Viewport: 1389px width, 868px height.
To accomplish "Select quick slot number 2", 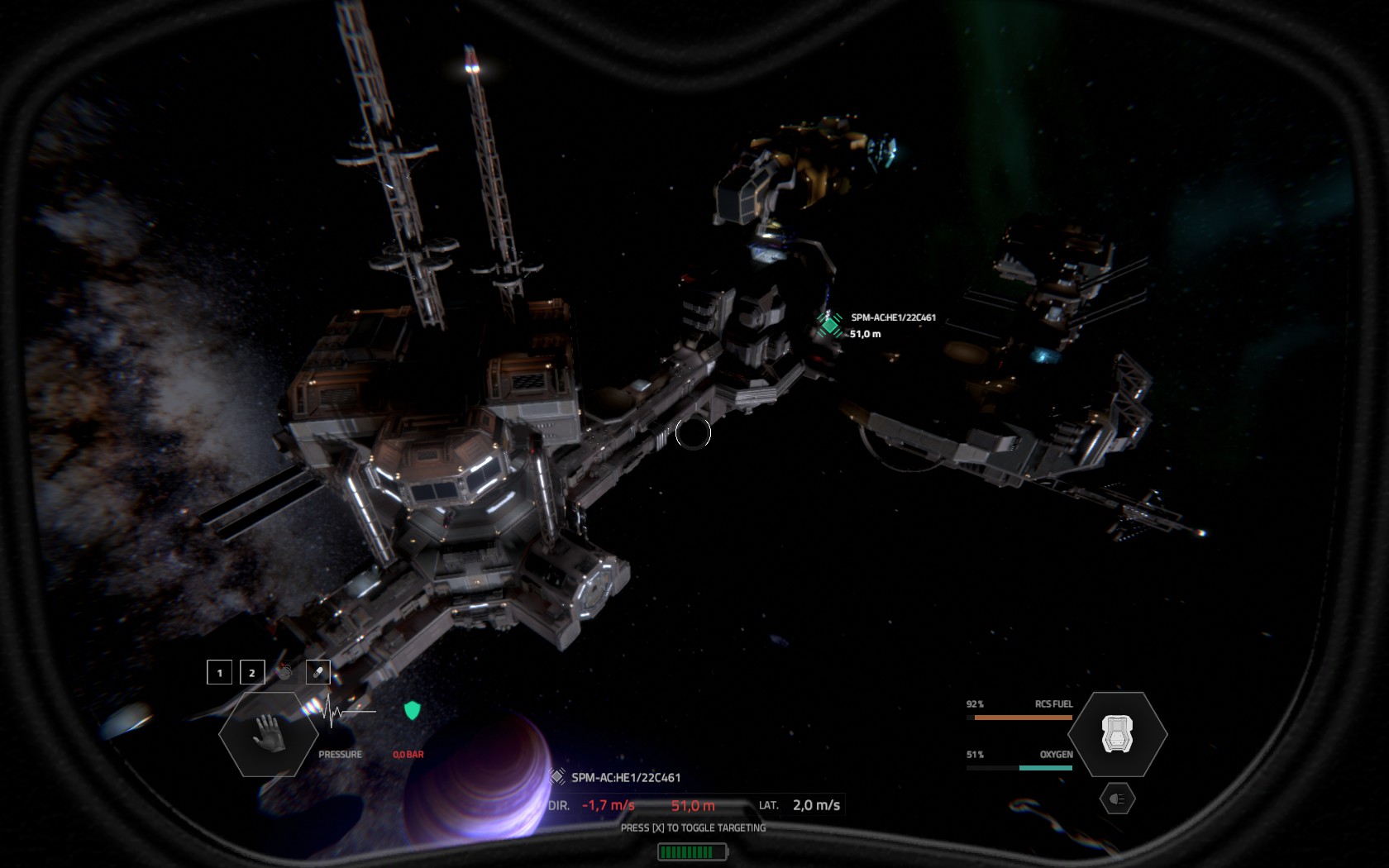I will click(x=252, y=673).
